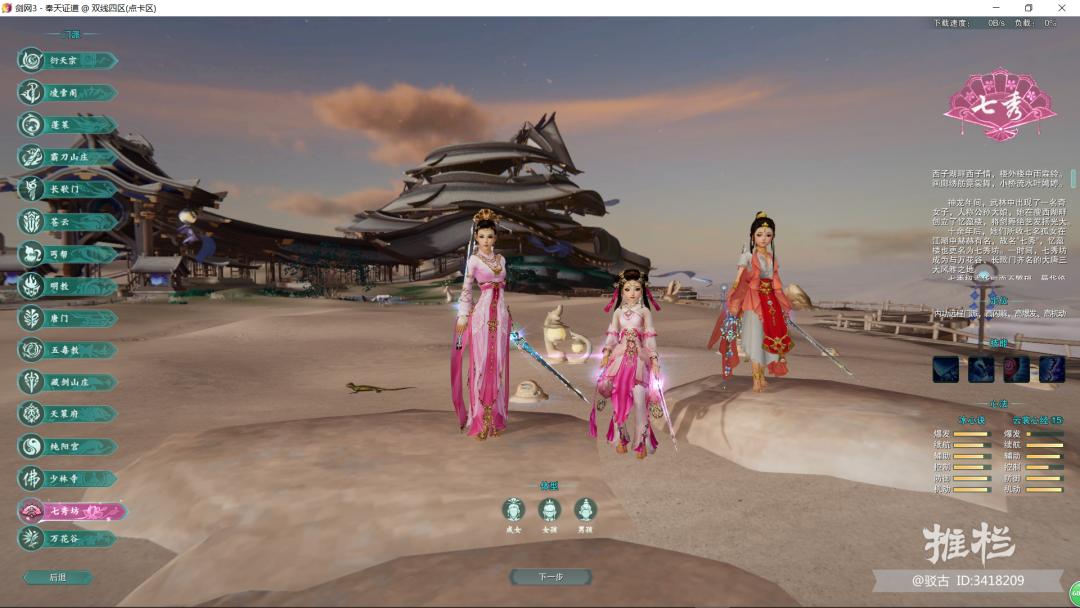Click 下一步 to proceed
1080x608 pixels.
tap(550, 577)
